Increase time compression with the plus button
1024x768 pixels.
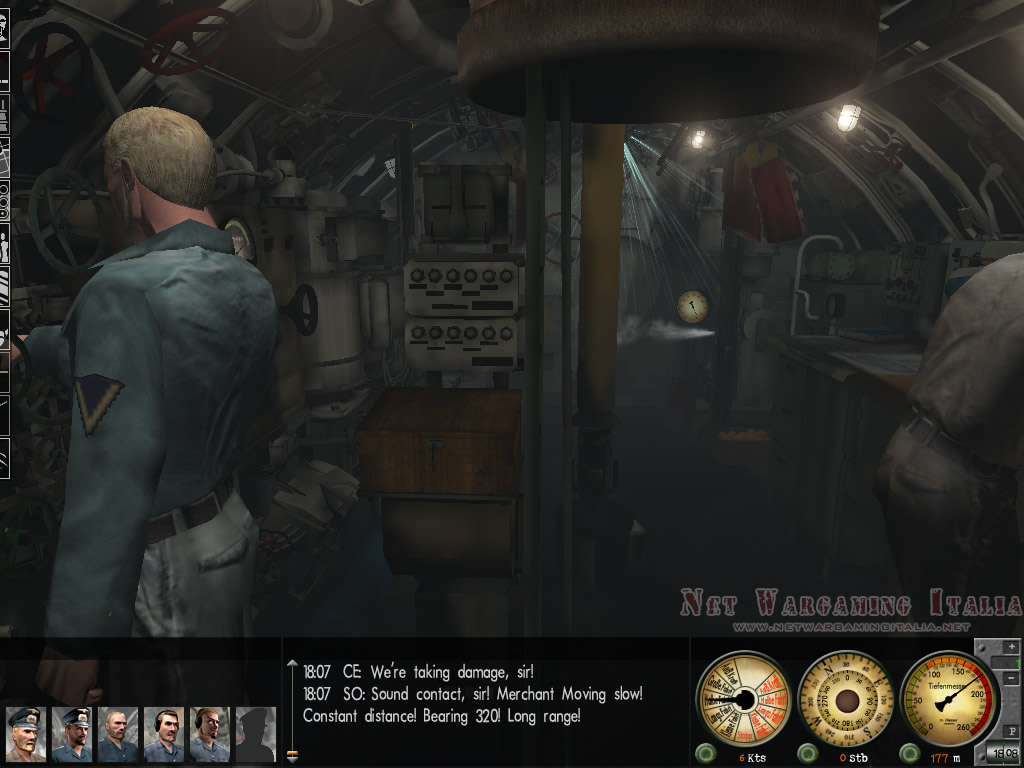tap(1012, 647)
